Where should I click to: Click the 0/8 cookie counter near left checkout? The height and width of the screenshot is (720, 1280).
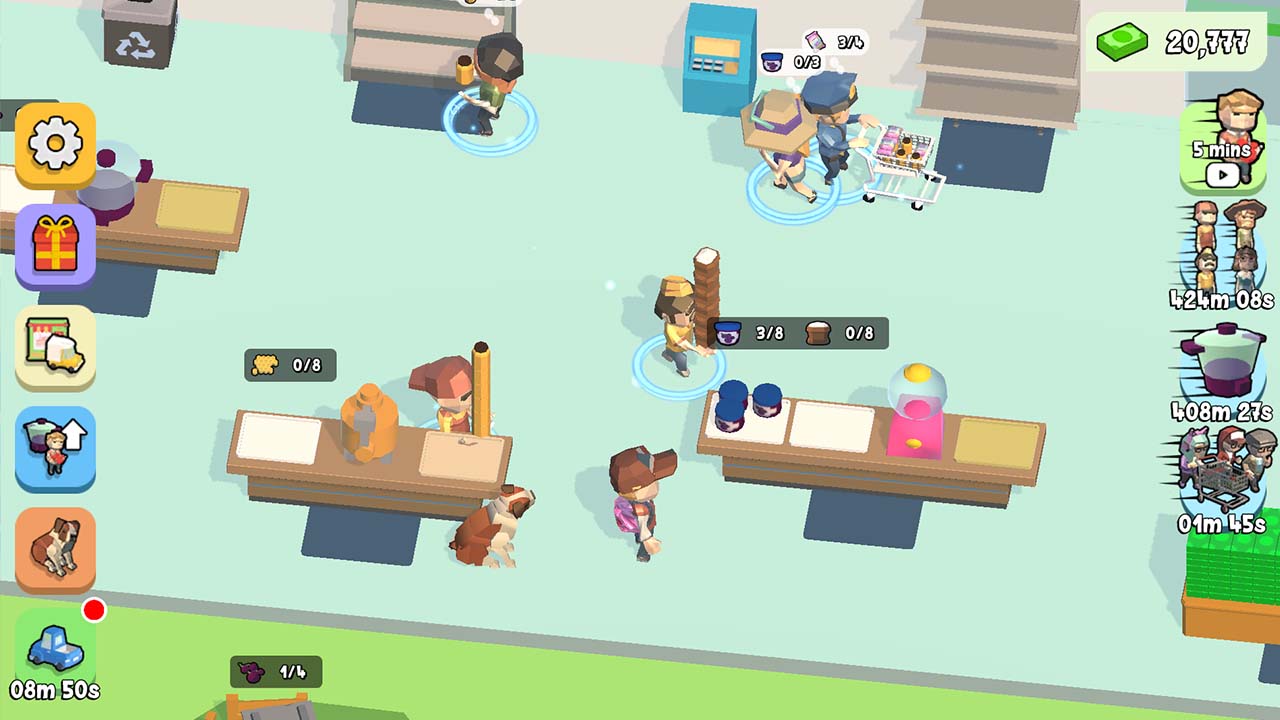click(x=292, y=365)
